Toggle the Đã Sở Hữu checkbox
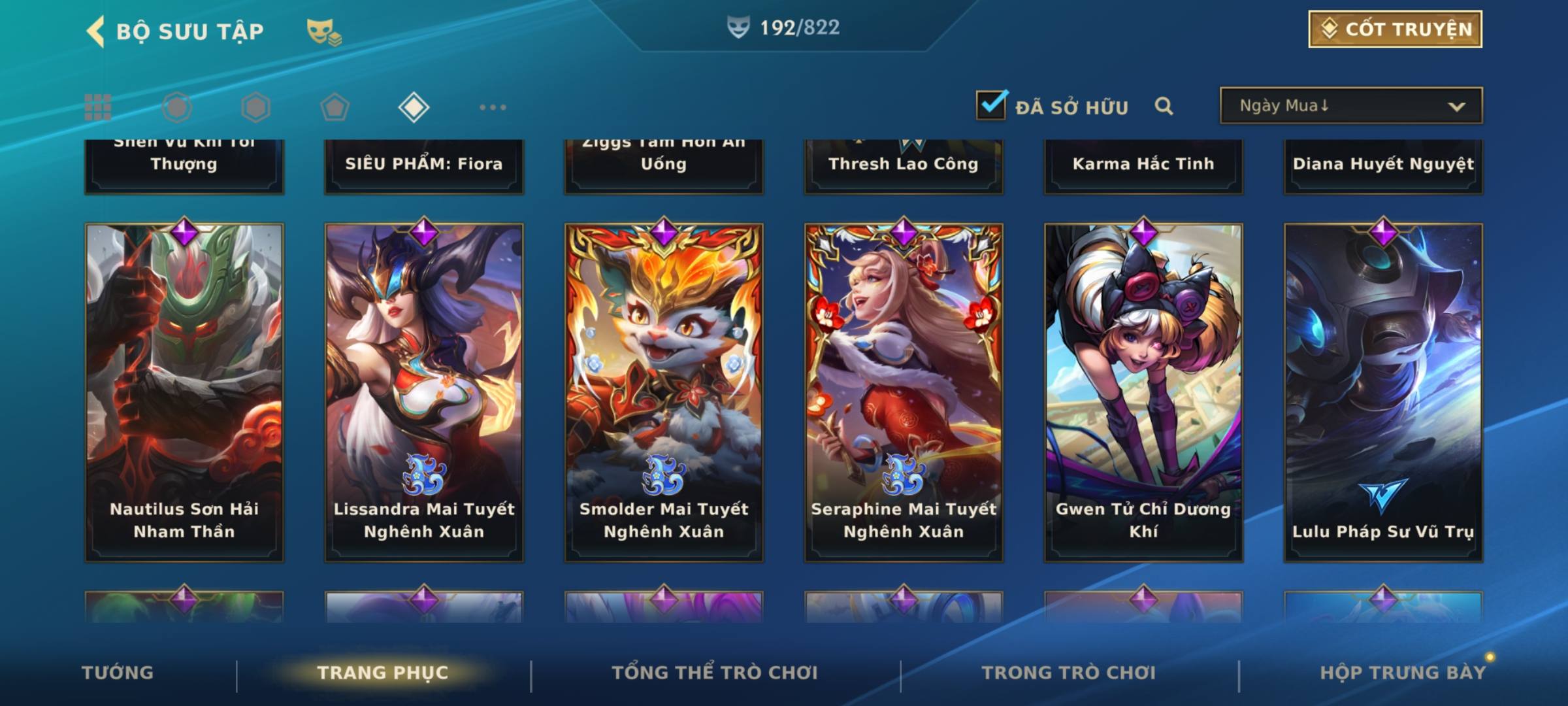The image size is (1568, 706). pyautogui.click(x=992, y=105)
